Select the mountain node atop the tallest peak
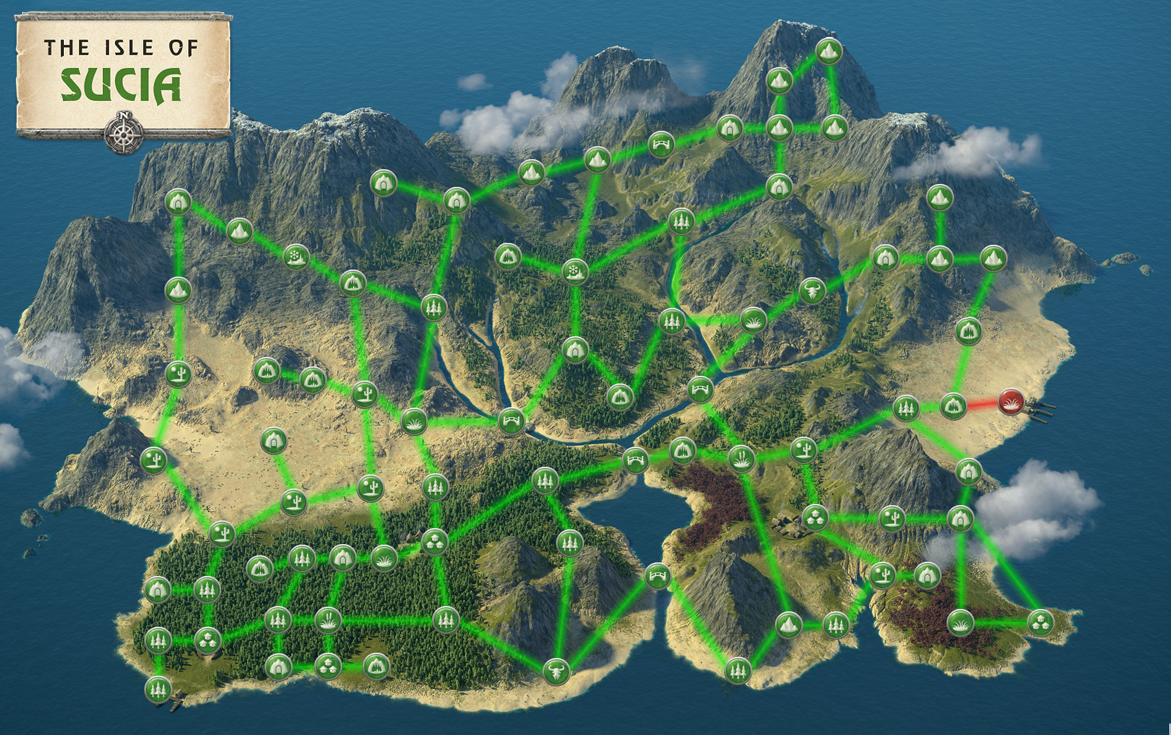Viewport: 1171px width, 735px height. click(x=828, y=50)
